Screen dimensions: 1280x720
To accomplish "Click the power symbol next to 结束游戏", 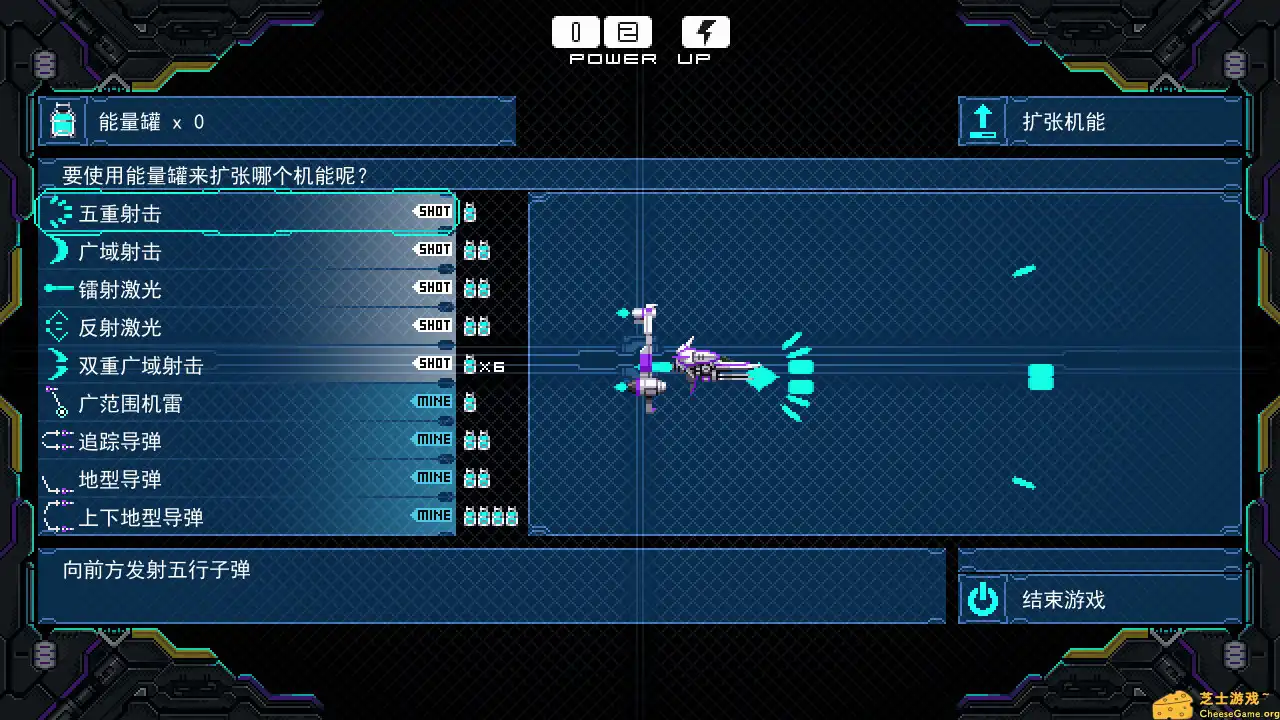I will [983, 599].
